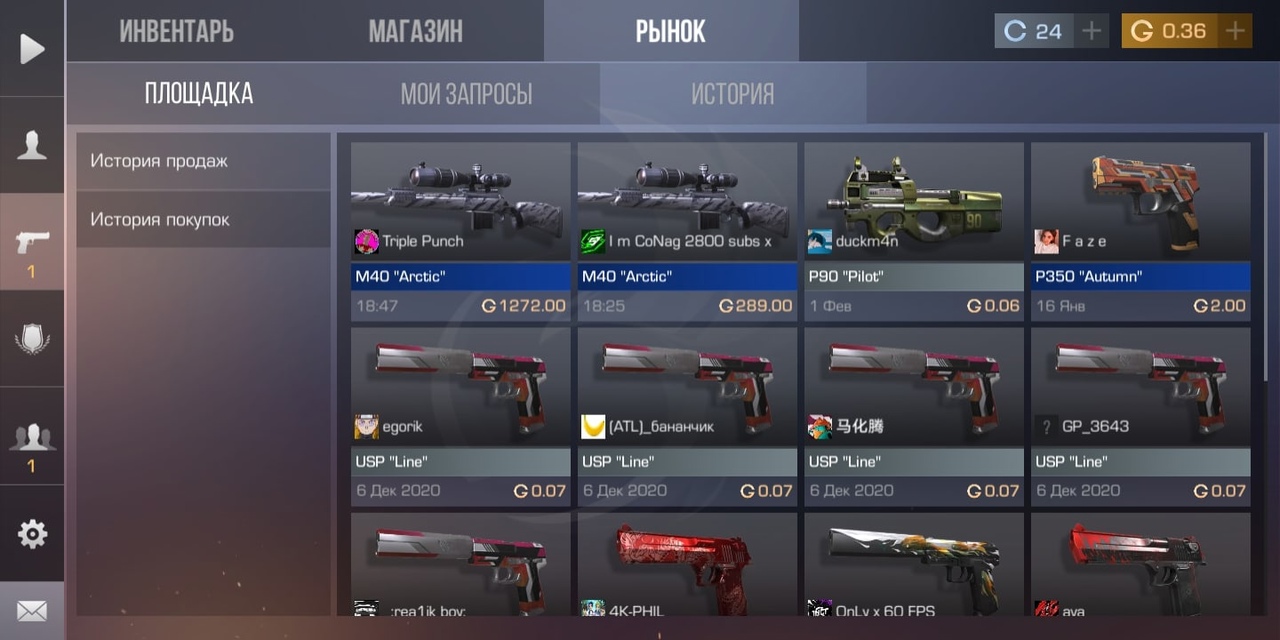This screenshot has height=640, width=1280.
Task: Open the mail envelope icon
Action: tap(32, 610)
